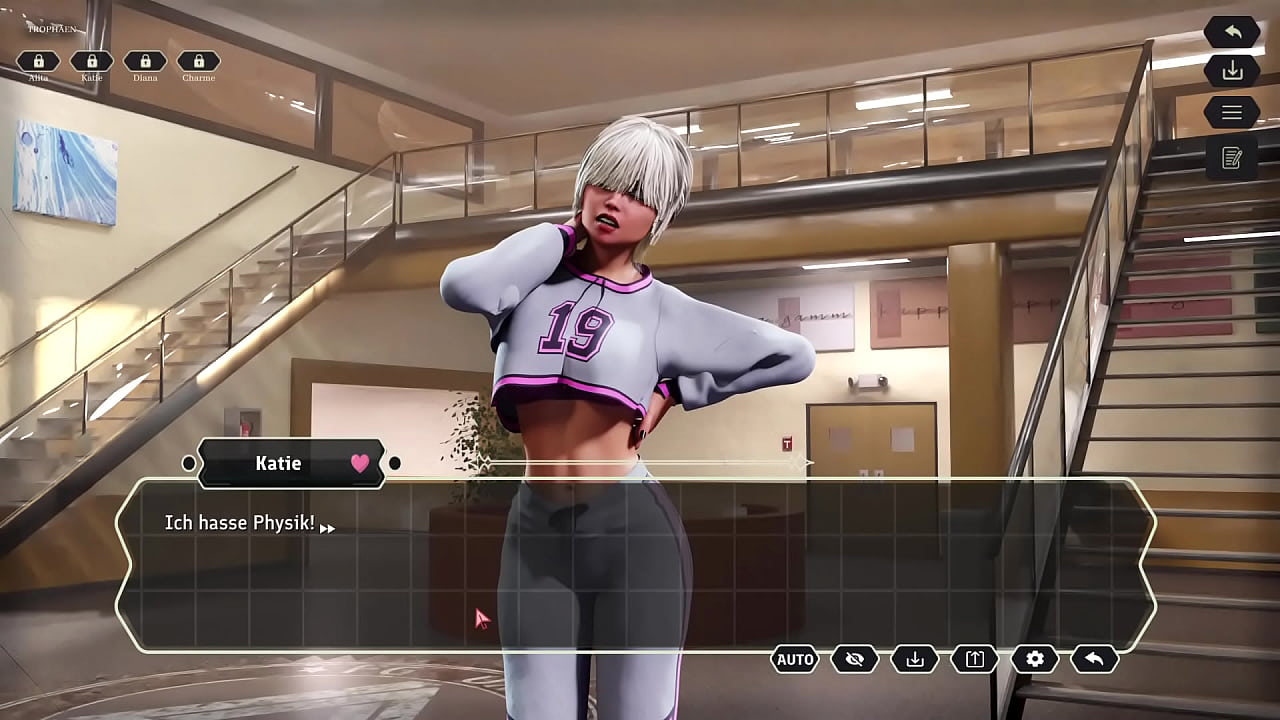1280x720 pixels.
Task: Click the arrow marker right of the dialogue header
Action: (396, 463)
